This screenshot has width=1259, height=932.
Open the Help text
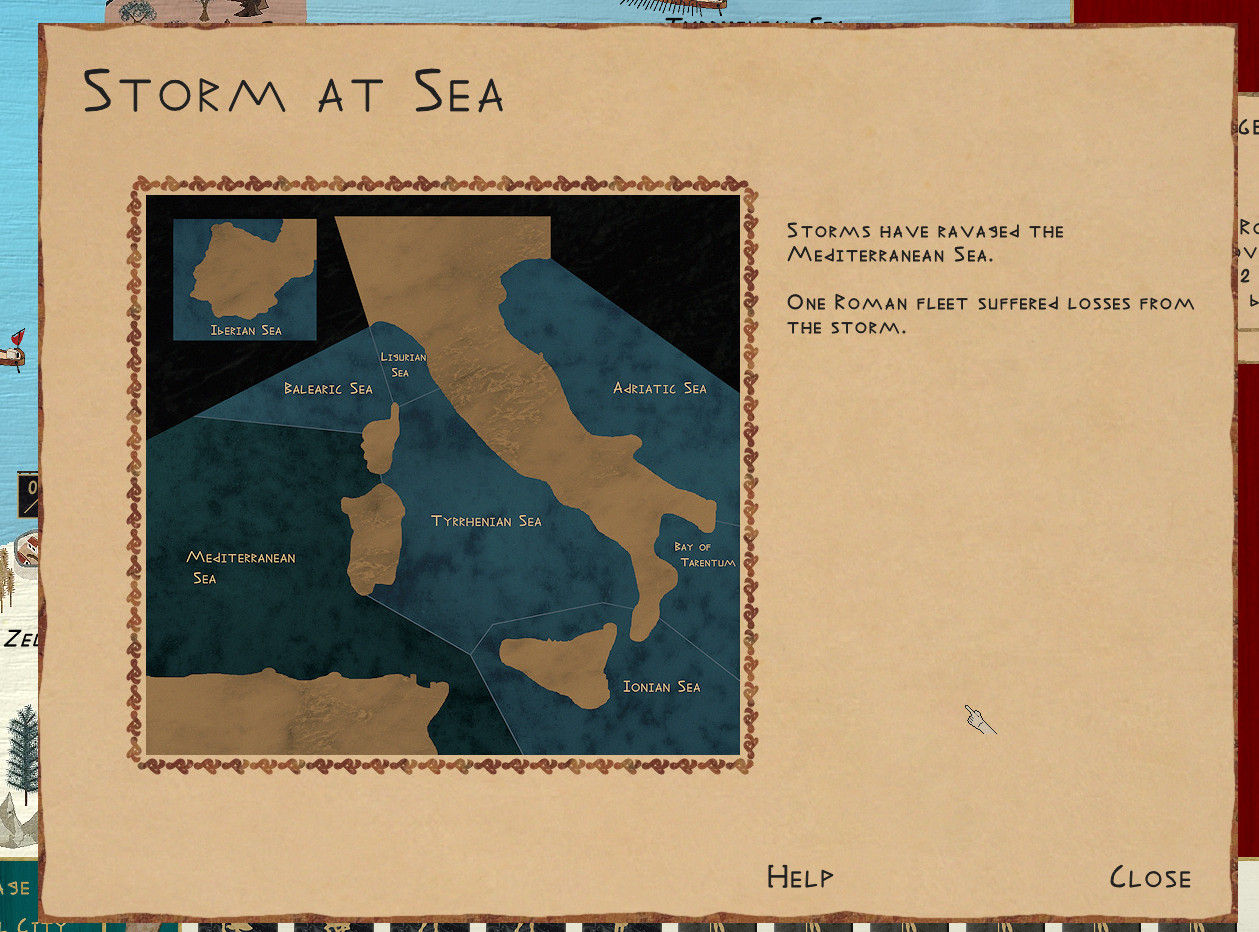pyautogui.click(x=799, y=877)
